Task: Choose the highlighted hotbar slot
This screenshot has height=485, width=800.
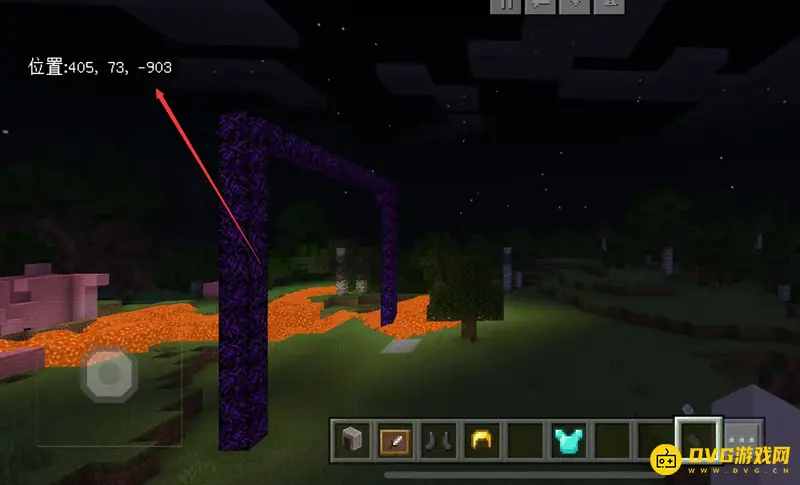Action: point(697,439)
